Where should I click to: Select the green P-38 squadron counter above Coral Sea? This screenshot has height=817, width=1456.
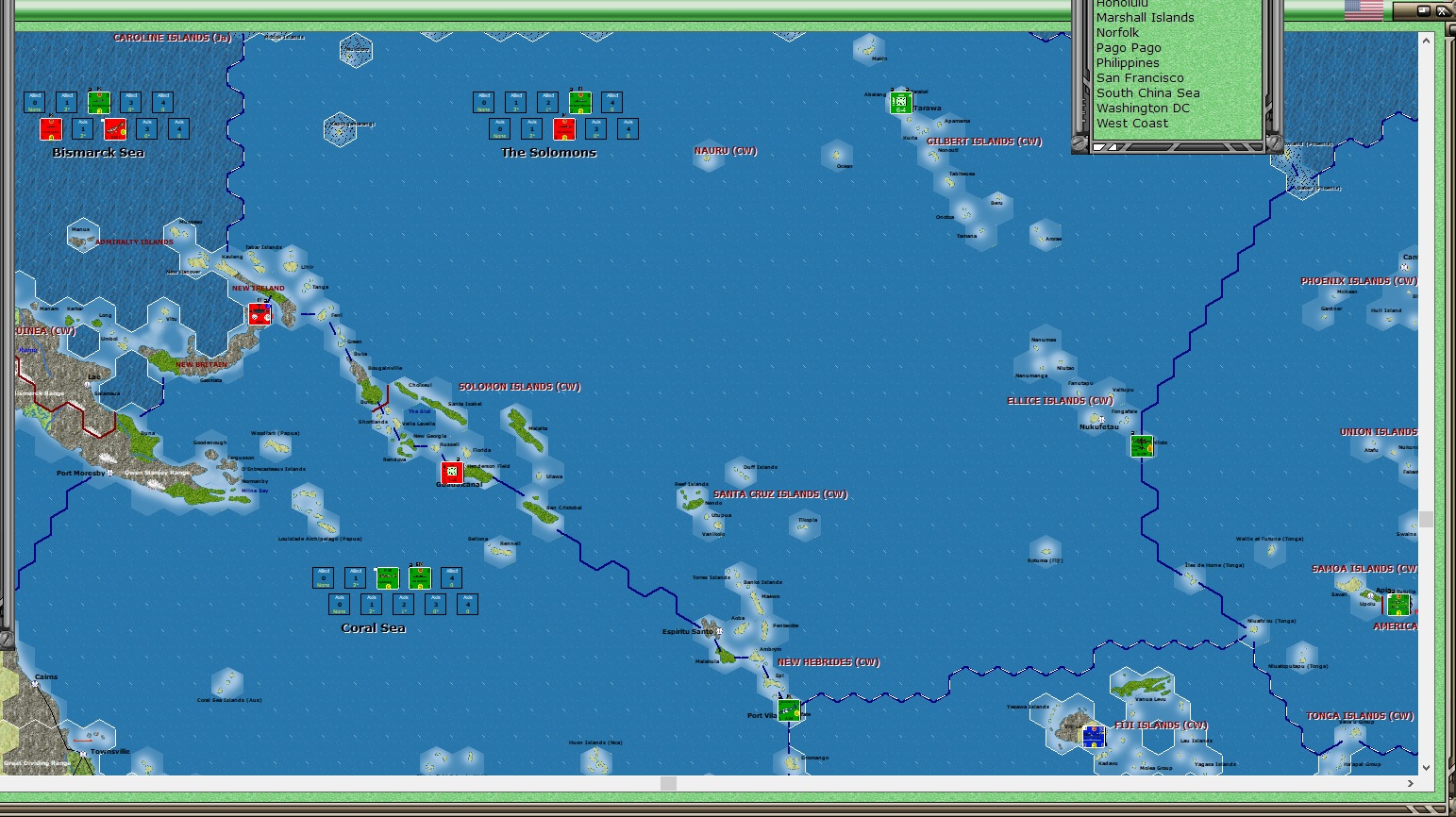pos(388,576)
